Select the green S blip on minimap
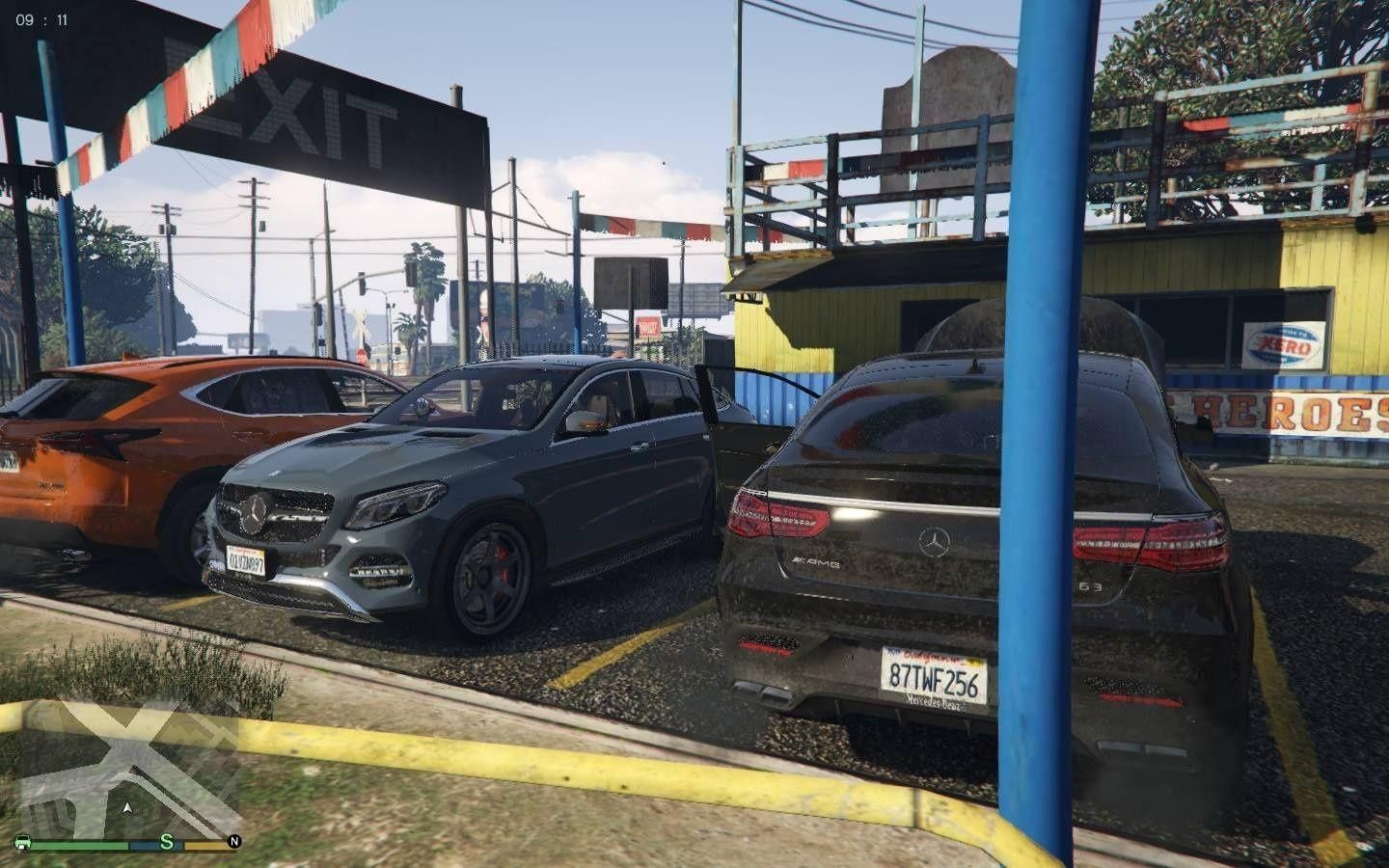 click(x=166, y=841)
